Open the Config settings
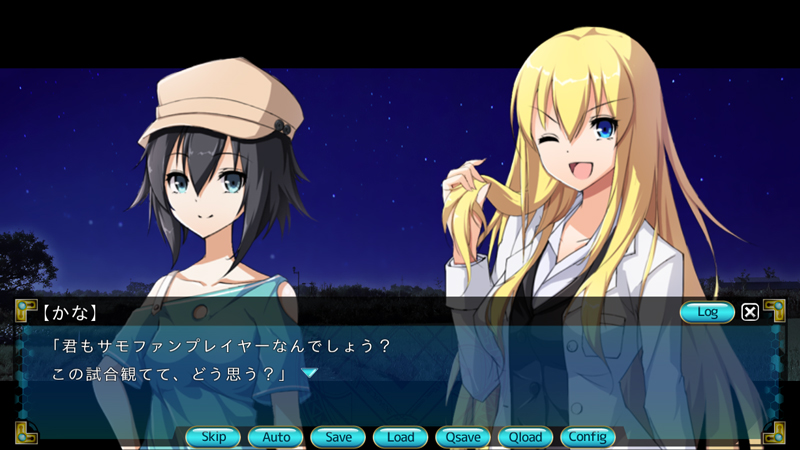Image resolution: width=800 pixels, height=450 pixels. click(x=587, y=437)
